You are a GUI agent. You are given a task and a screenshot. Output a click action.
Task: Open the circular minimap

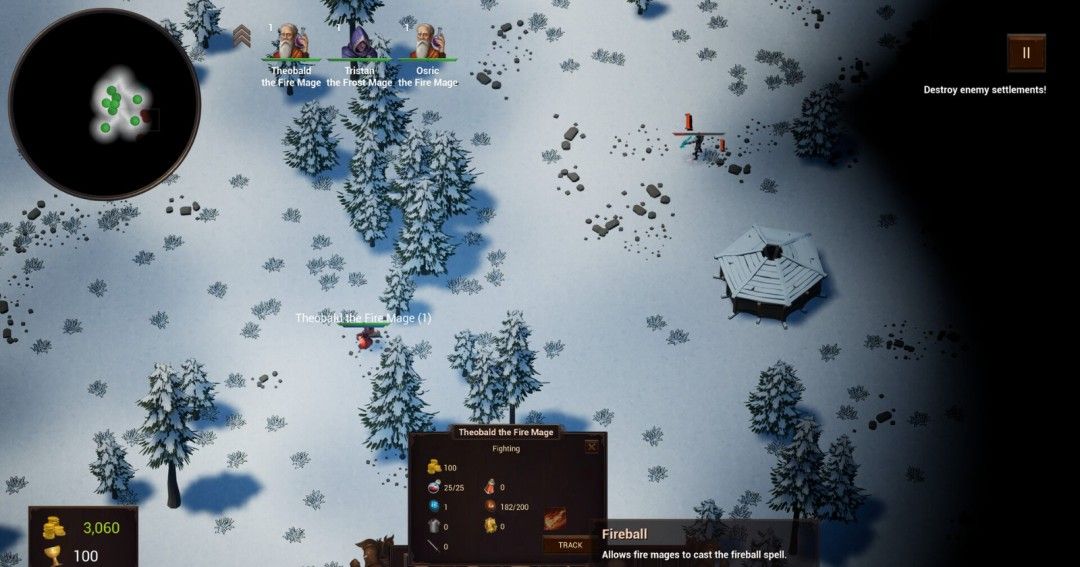click(104, 103)
